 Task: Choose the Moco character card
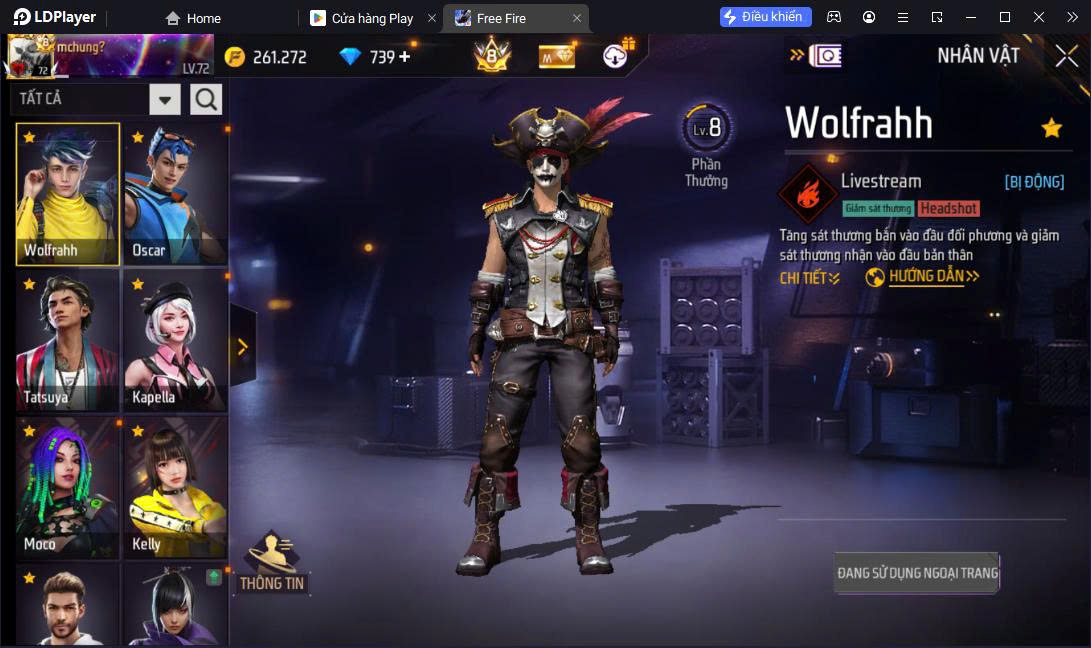point(67,488)
